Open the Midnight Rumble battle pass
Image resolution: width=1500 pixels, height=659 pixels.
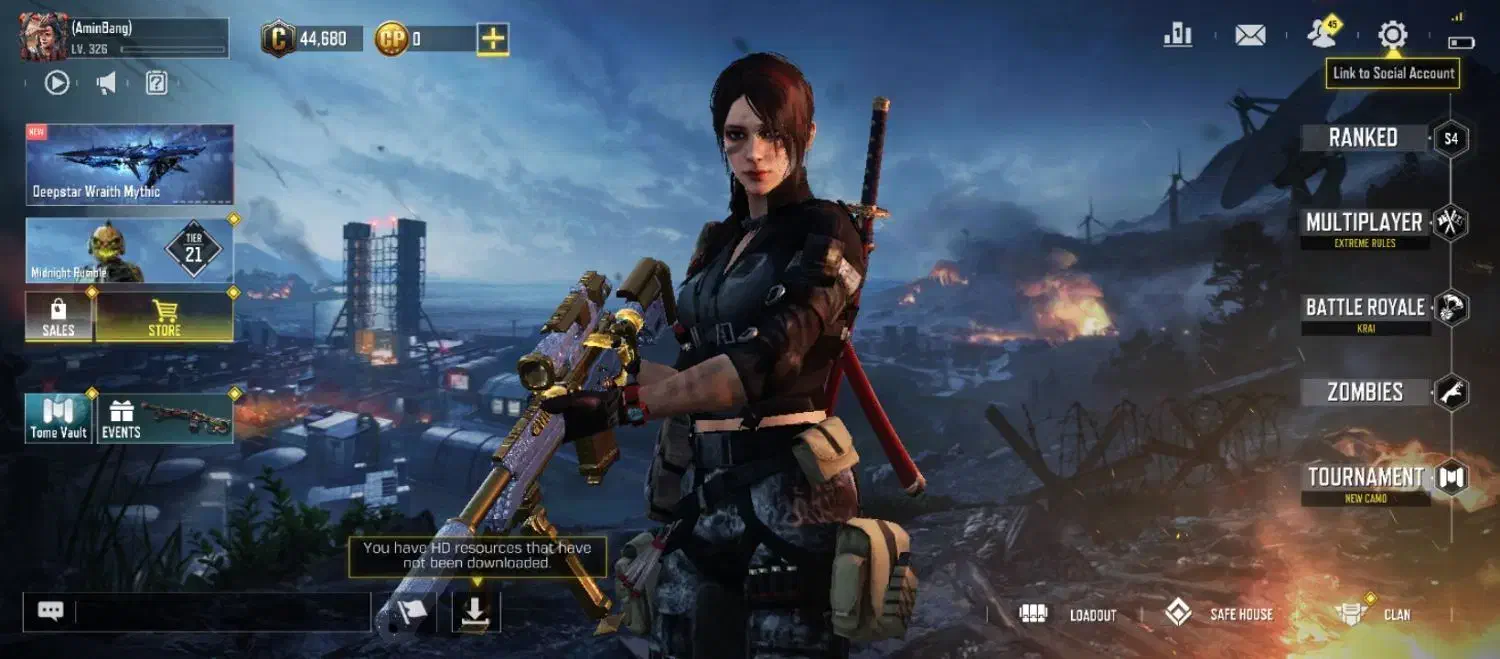coord(130,250)
